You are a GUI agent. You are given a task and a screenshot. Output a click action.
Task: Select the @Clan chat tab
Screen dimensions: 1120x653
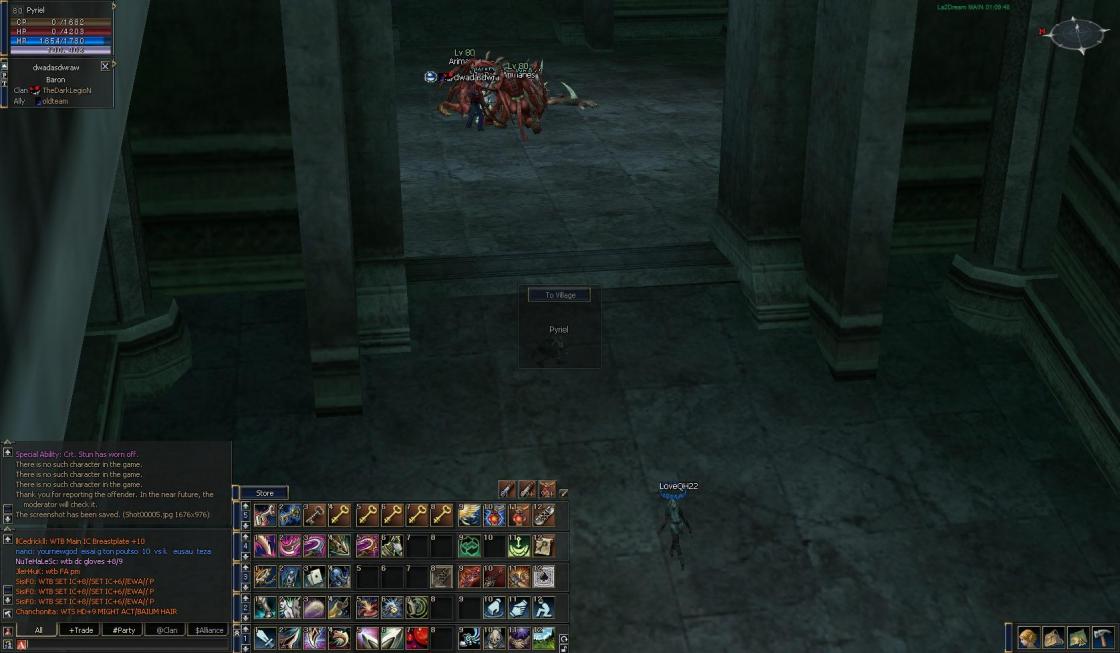164,630
